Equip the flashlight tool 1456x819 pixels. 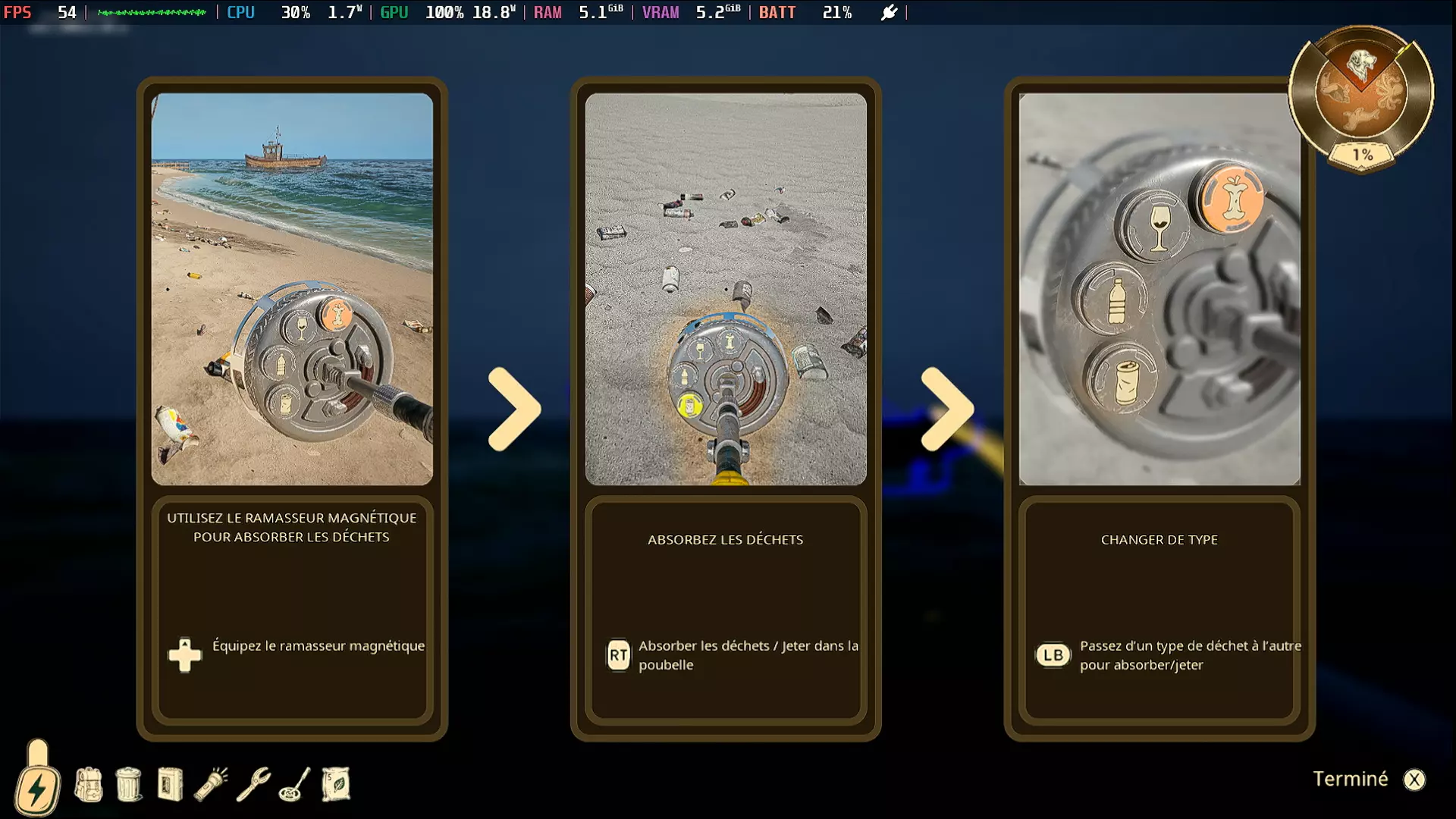pyautogui.click(x=212, y=784)
